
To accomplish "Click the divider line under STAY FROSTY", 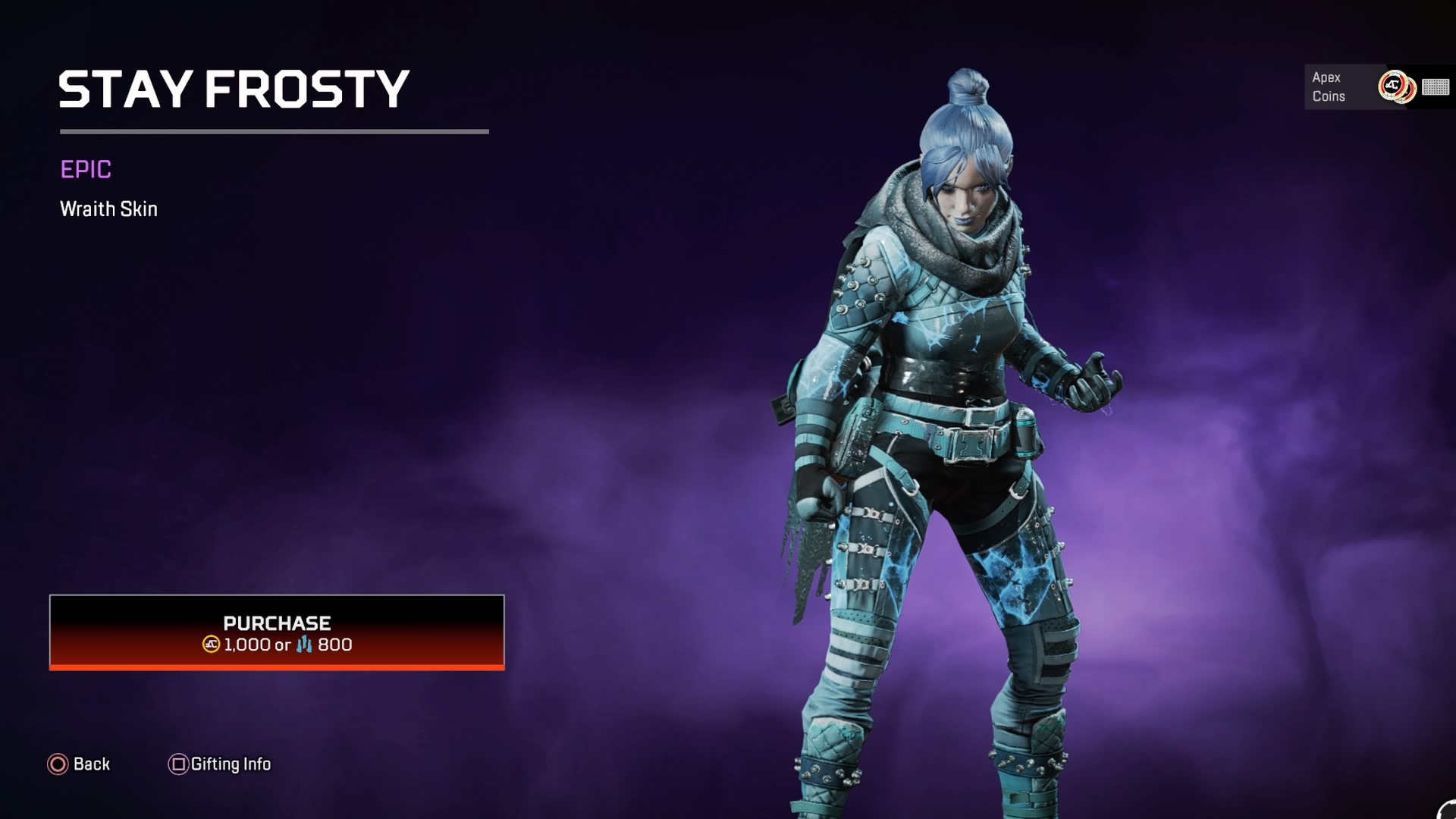I will tap(273, 130).
